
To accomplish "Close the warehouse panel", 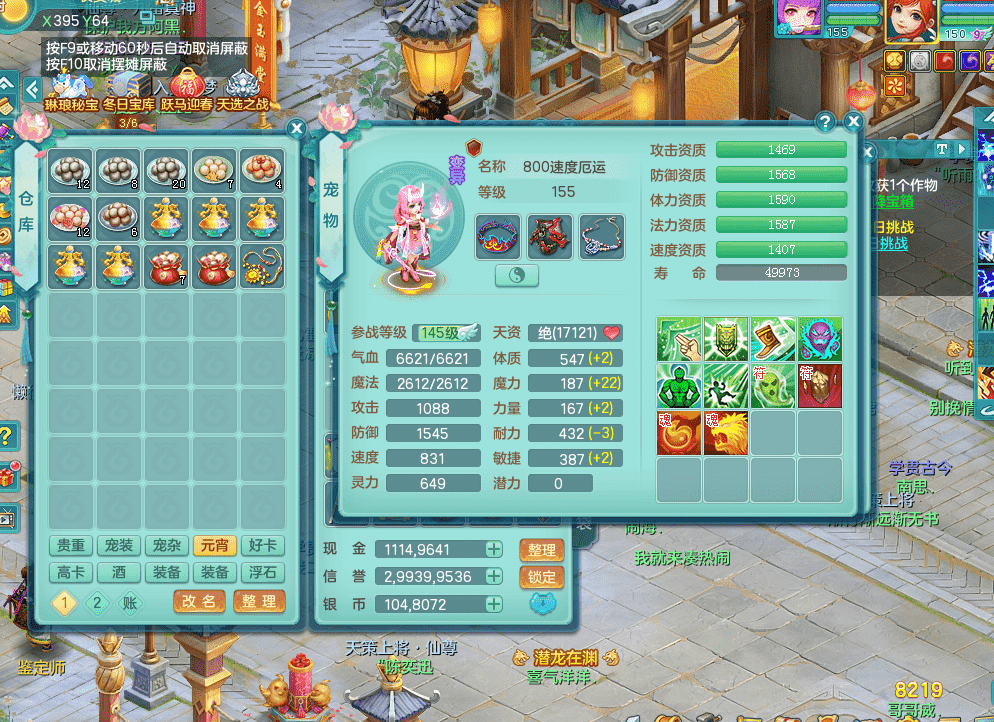I will click(296, 128).
